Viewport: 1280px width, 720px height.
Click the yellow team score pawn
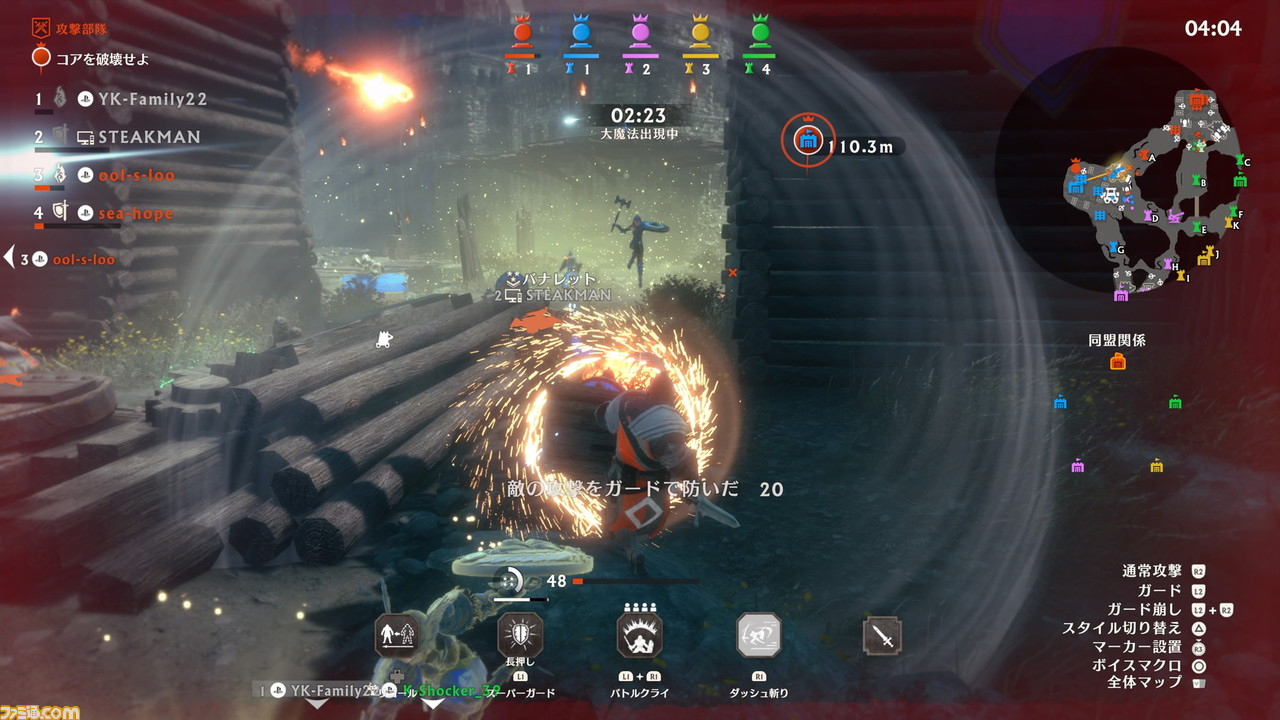coord(701,33)
